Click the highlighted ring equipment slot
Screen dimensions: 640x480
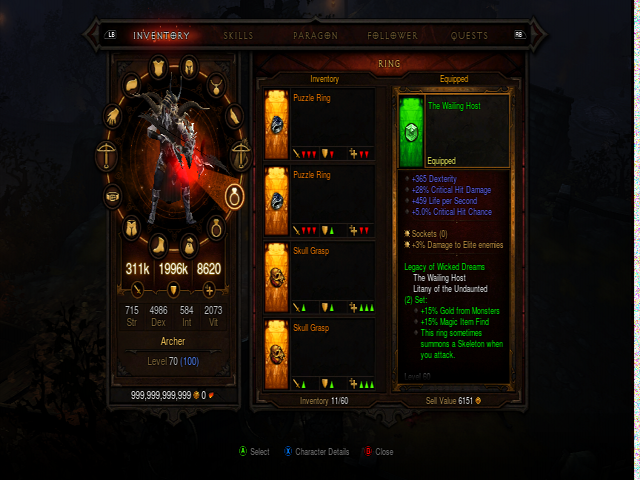pos(236,195)
